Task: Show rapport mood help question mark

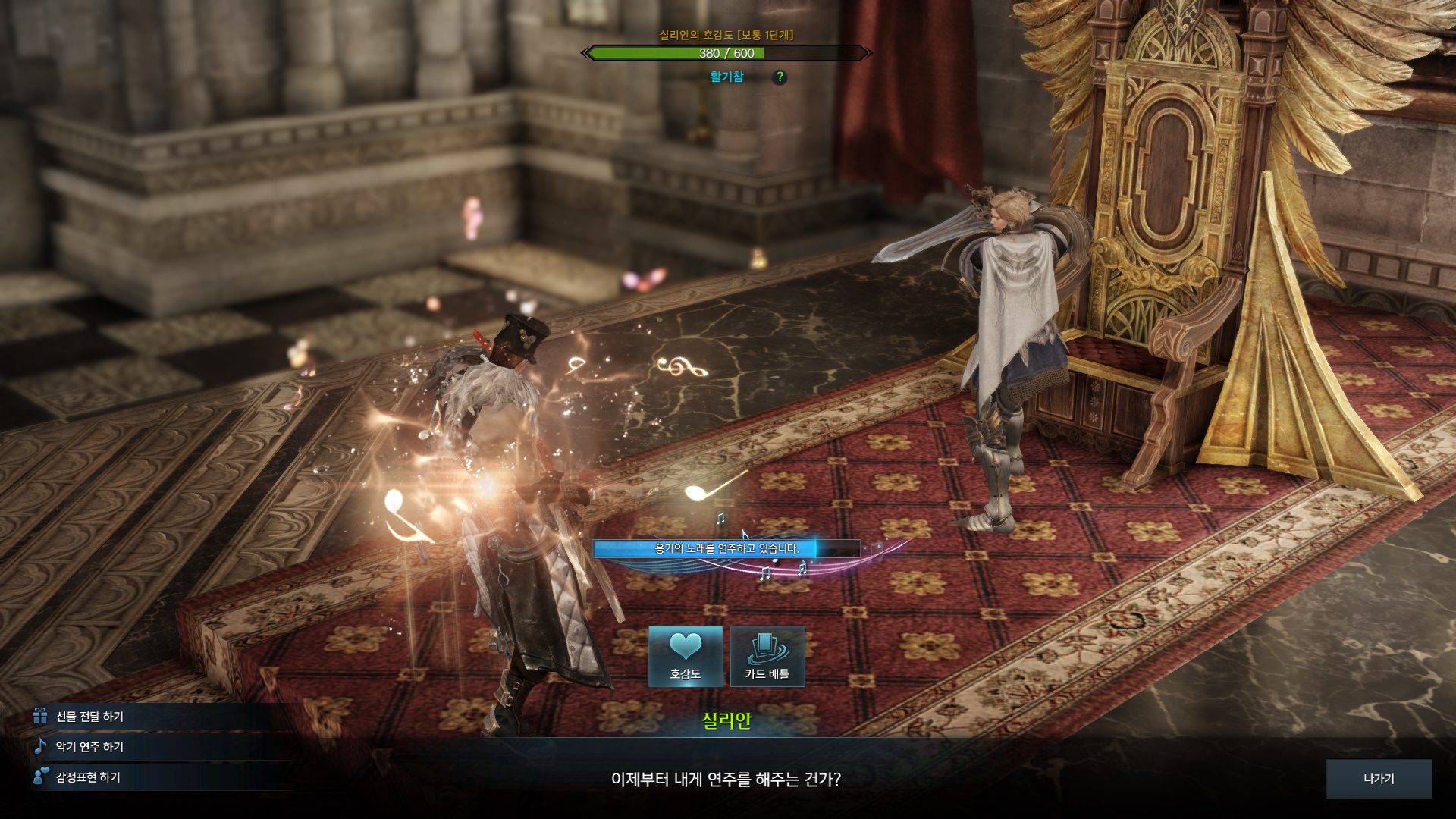Action: pyautogui.click(x=780, y=77)
